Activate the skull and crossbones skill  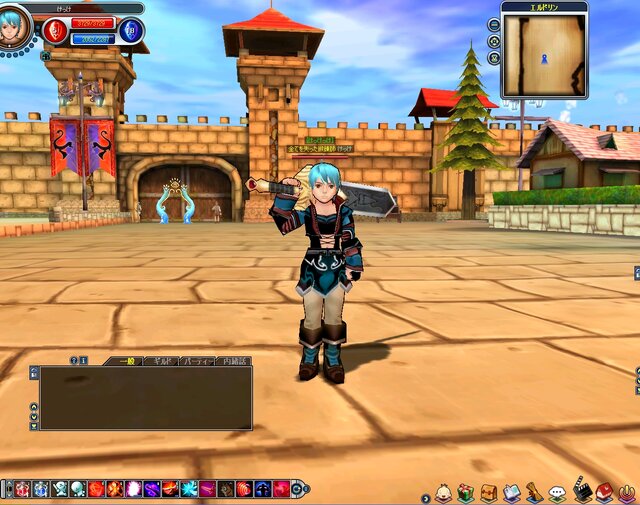point(59,489)
